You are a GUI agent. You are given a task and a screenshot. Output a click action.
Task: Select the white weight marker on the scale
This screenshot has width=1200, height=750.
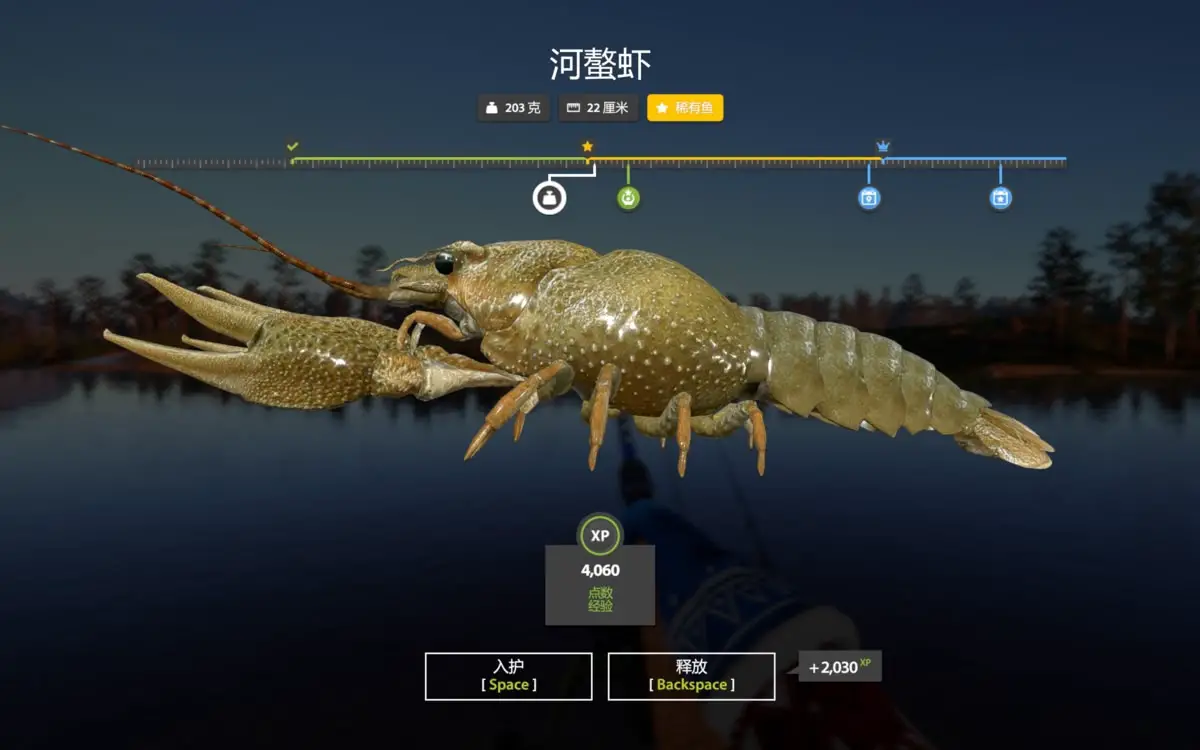coord(549,198)
